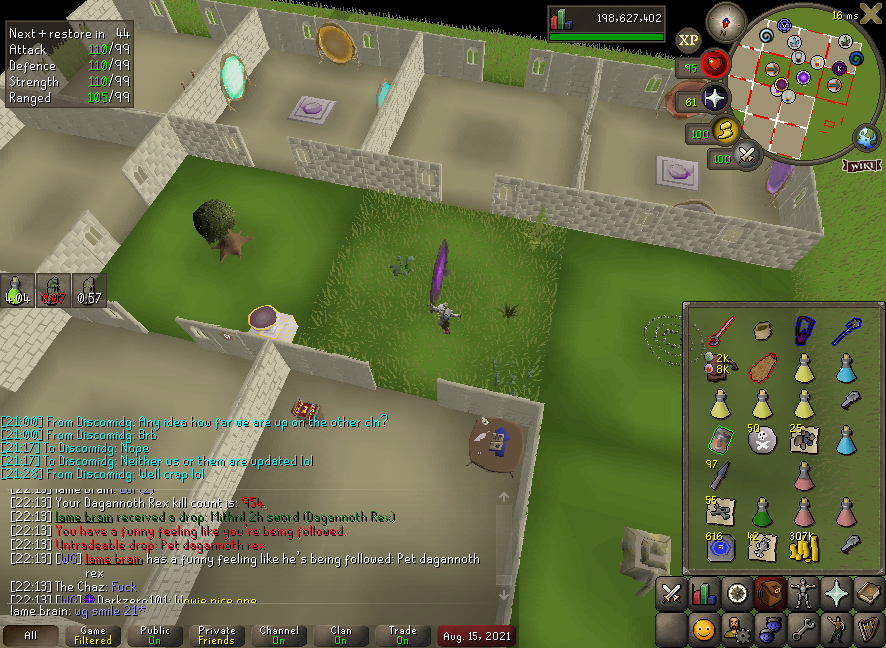This screenshot has height=648, width=886.
Task: Open the world map globe
Action: [x=865, y=138]
